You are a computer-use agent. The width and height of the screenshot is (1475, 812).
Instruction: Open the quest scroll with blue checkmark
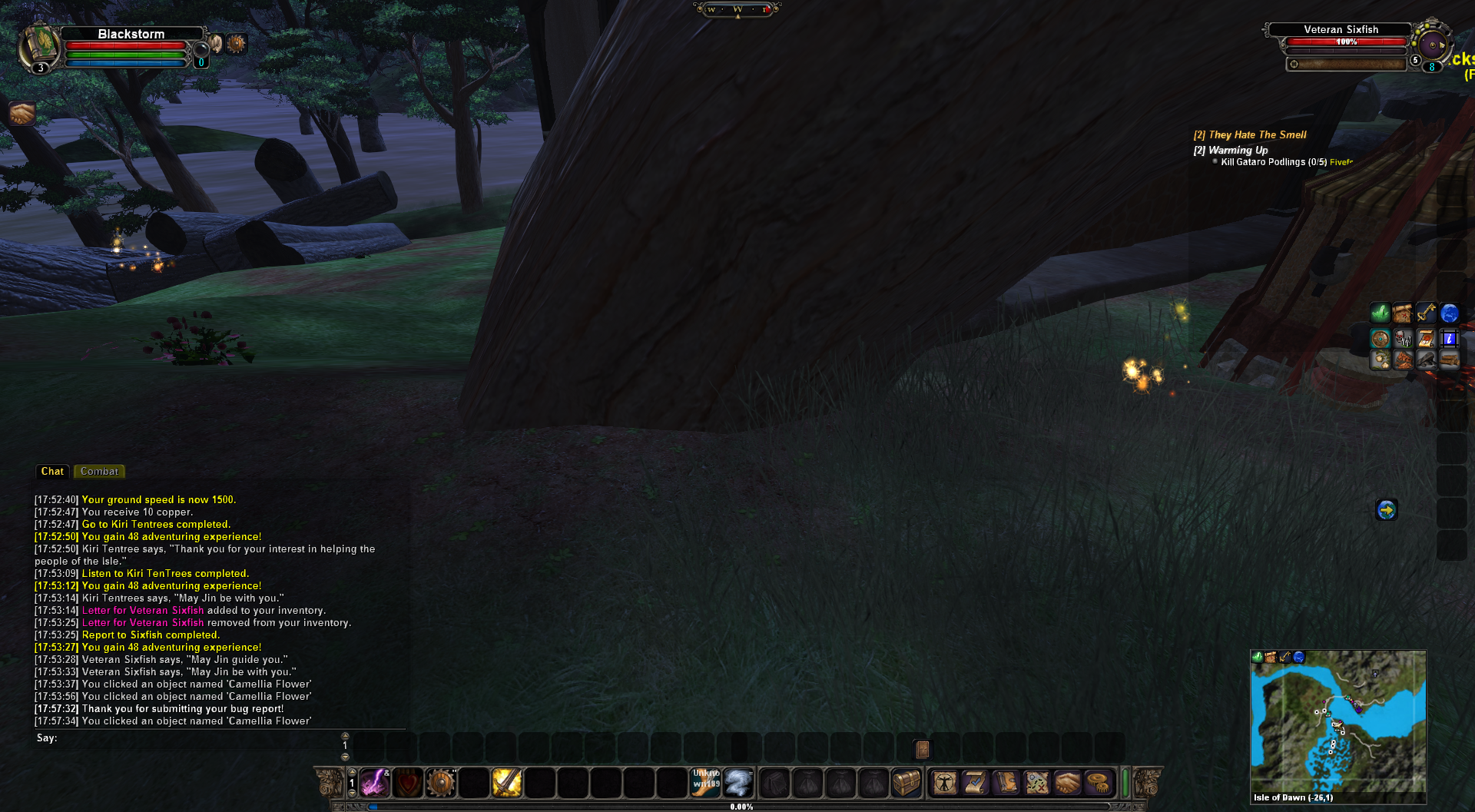pos(975,783)
